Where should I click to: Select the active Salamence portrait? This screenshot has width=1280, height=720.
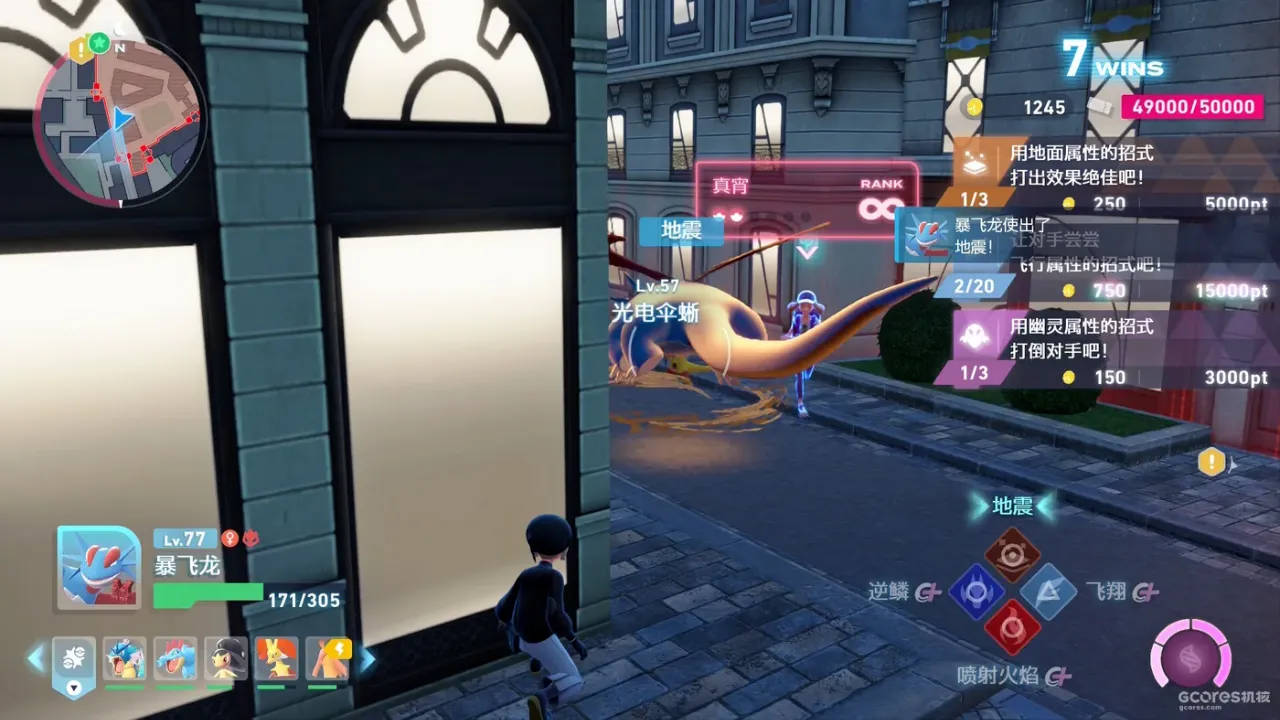coord(98,567)
